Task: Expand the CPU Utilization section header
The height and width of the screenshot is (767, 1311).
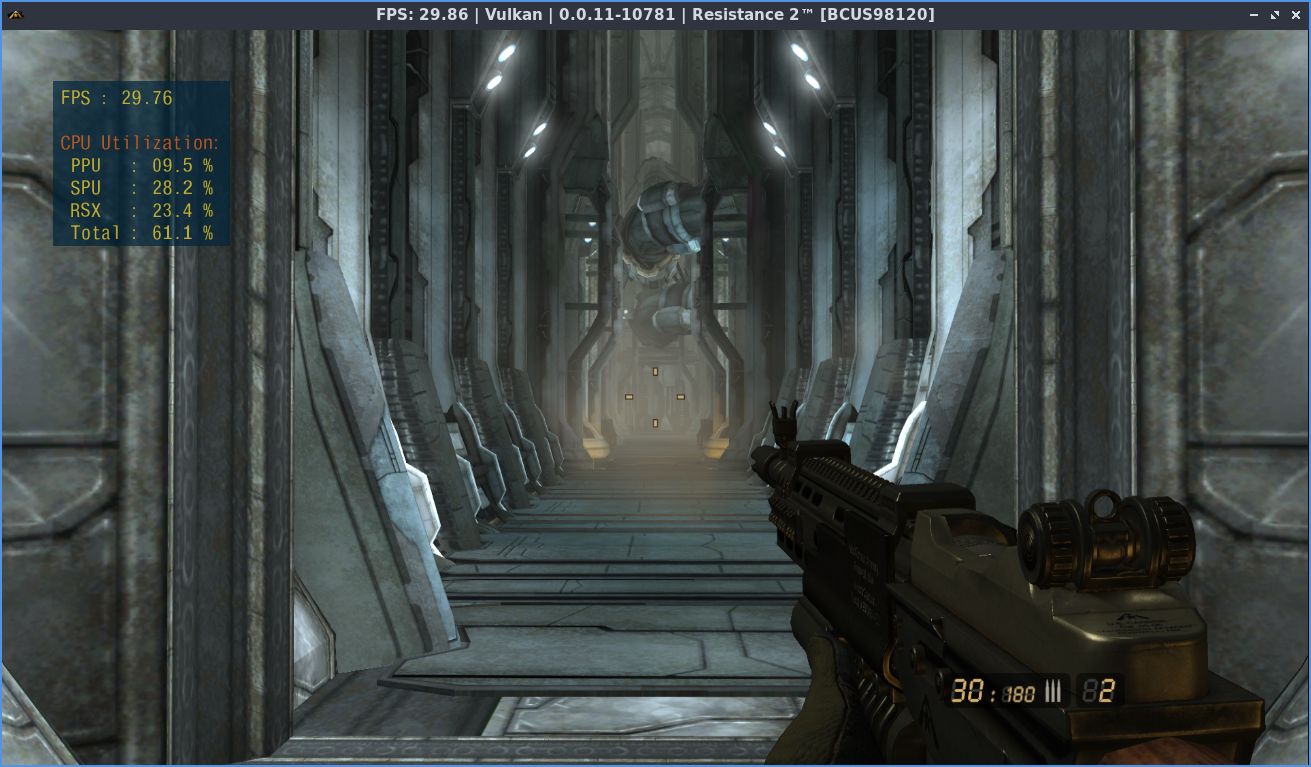Action: coord(139,142)
